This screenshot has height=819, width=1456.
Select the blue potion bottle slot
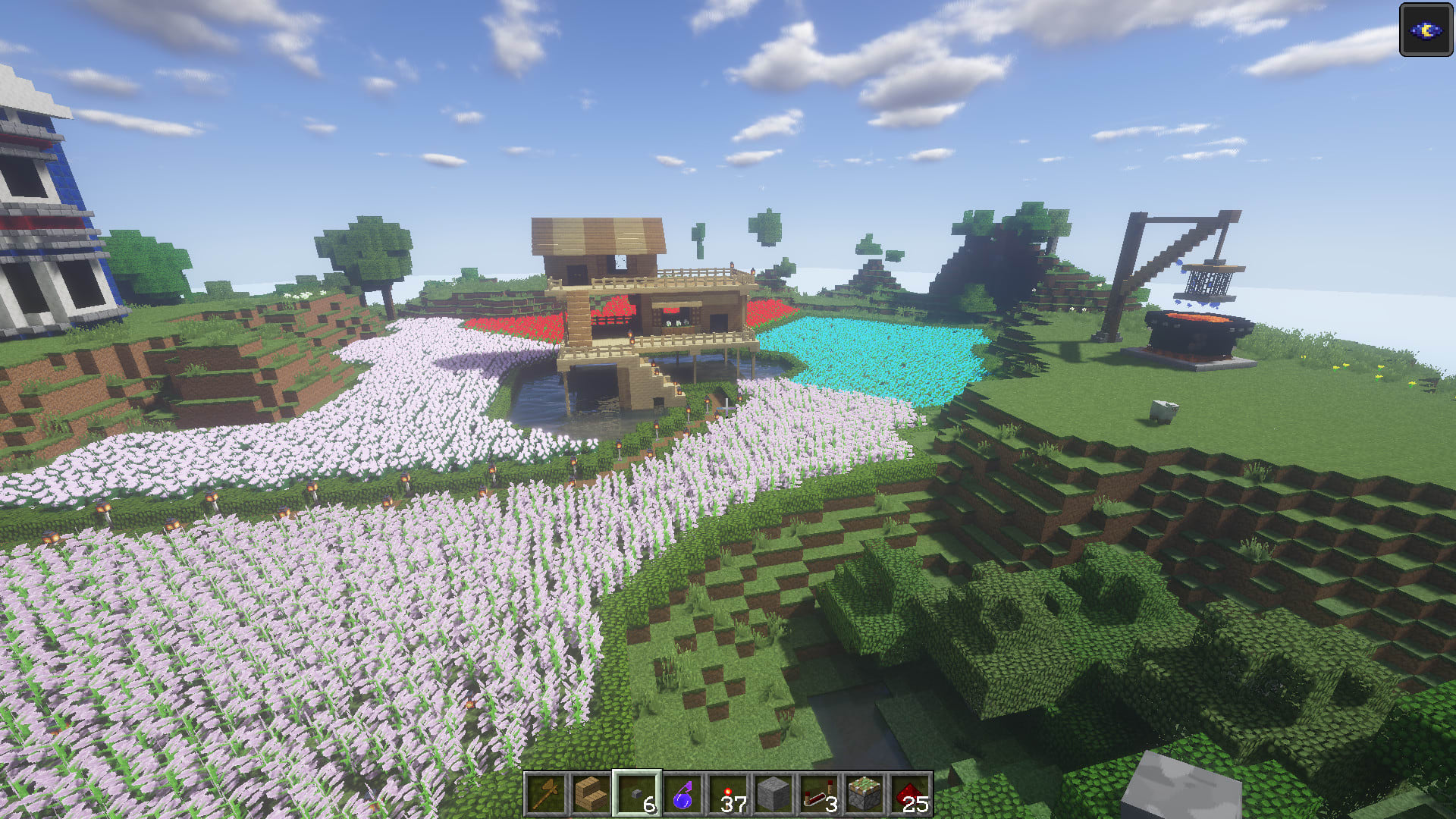tap(682, 794)
